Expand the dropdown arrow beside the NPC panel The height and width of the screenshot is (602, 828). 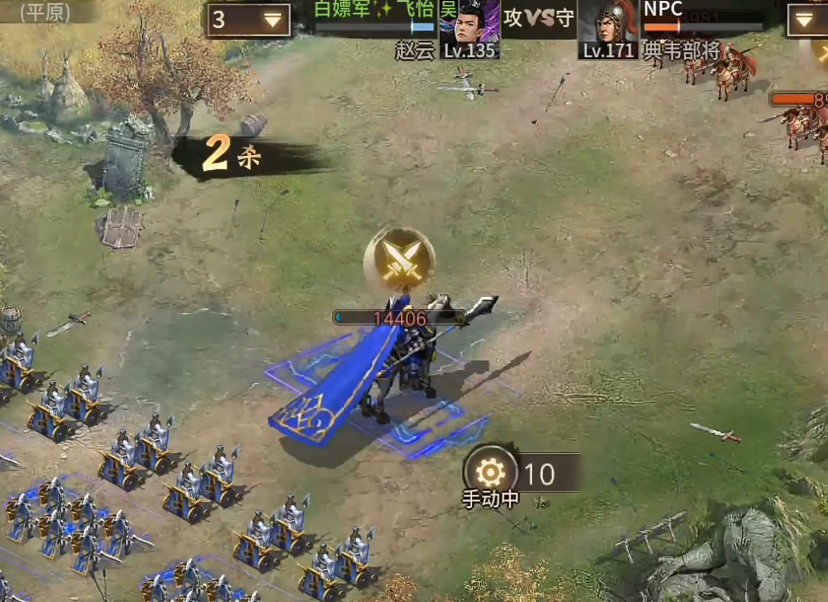[x=805, y=20]
